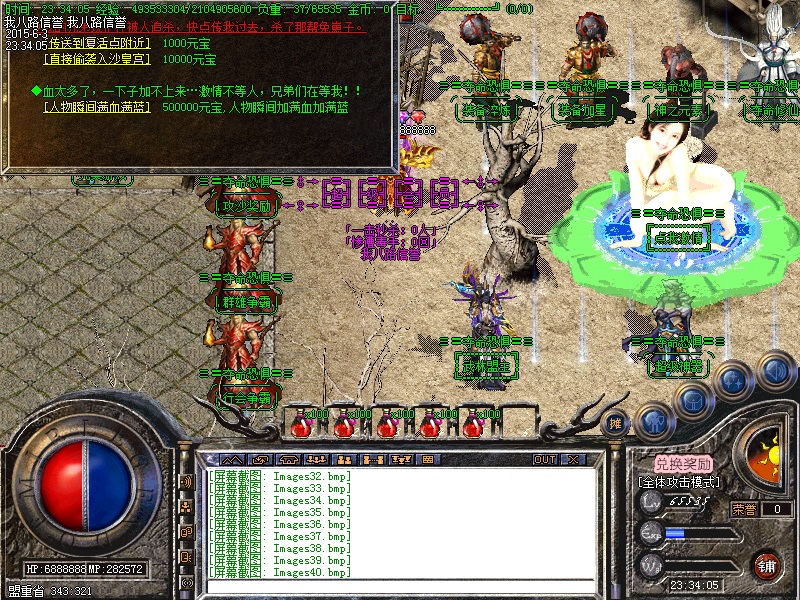Viewport: 800px width, 600px height.
Task: Open the red 铺 shop button
Action: (x=767, y=564)
